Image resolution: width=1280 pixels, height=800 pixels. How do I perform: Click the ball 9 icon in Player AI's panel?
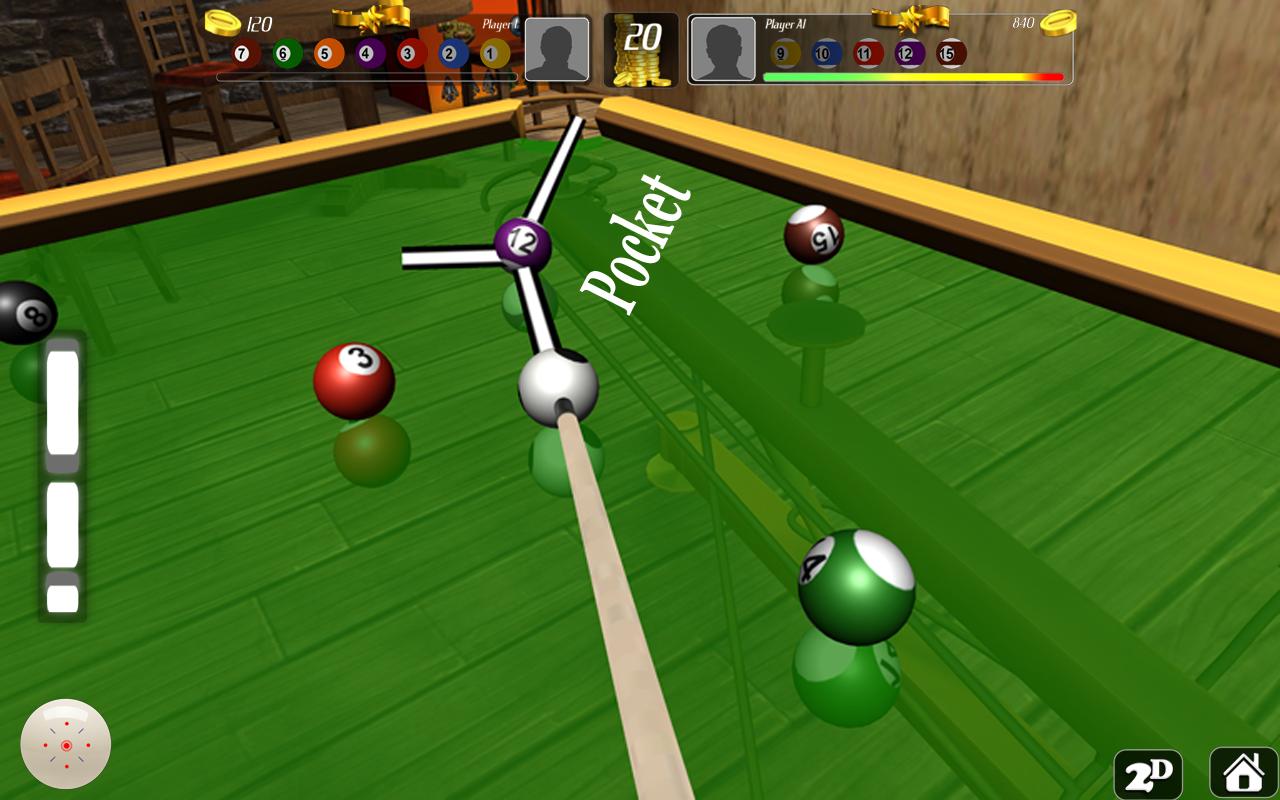point(781,51)
